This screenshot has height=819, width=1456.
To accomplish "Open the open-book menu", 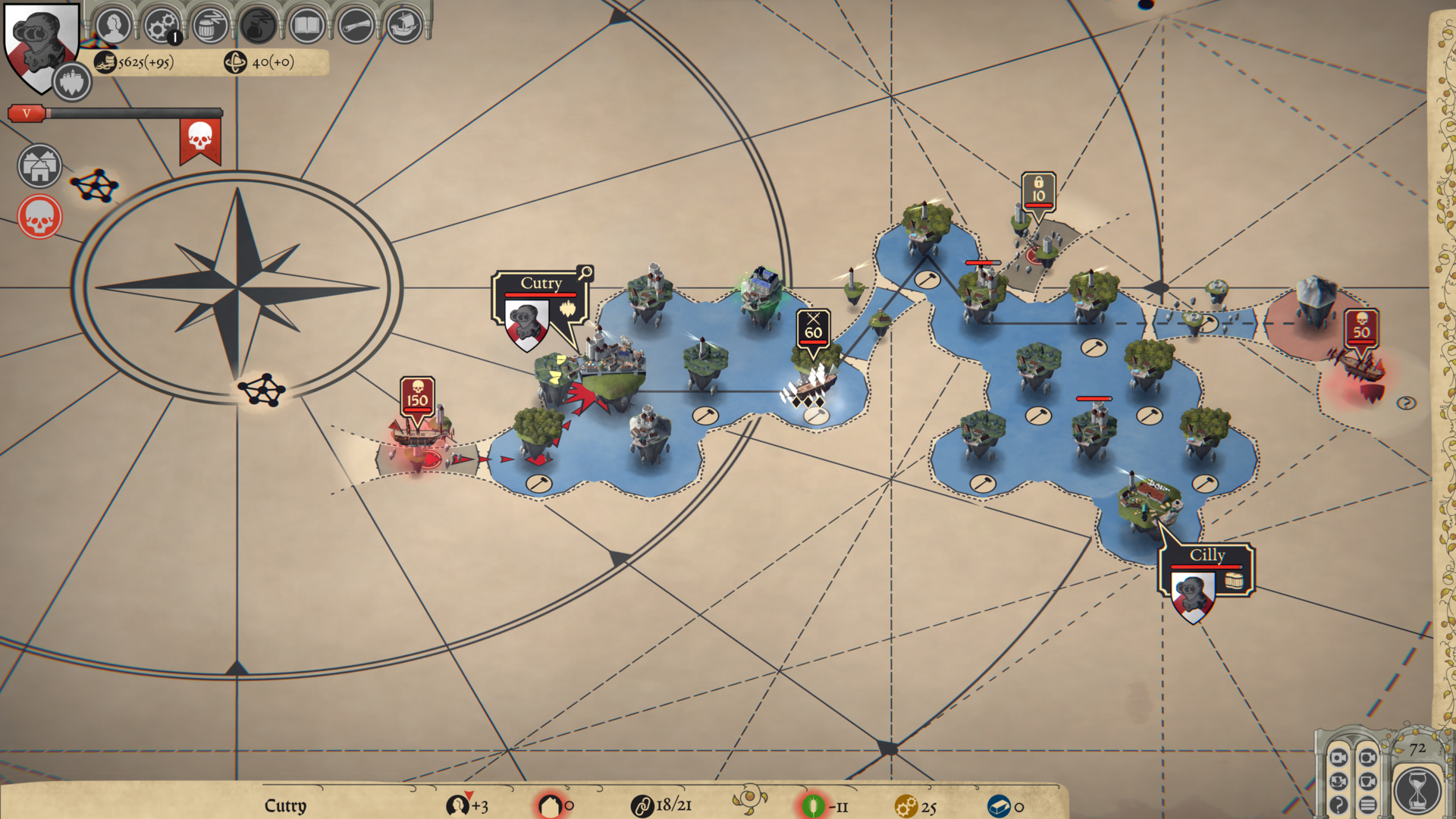I will click(x=306, y=26).
